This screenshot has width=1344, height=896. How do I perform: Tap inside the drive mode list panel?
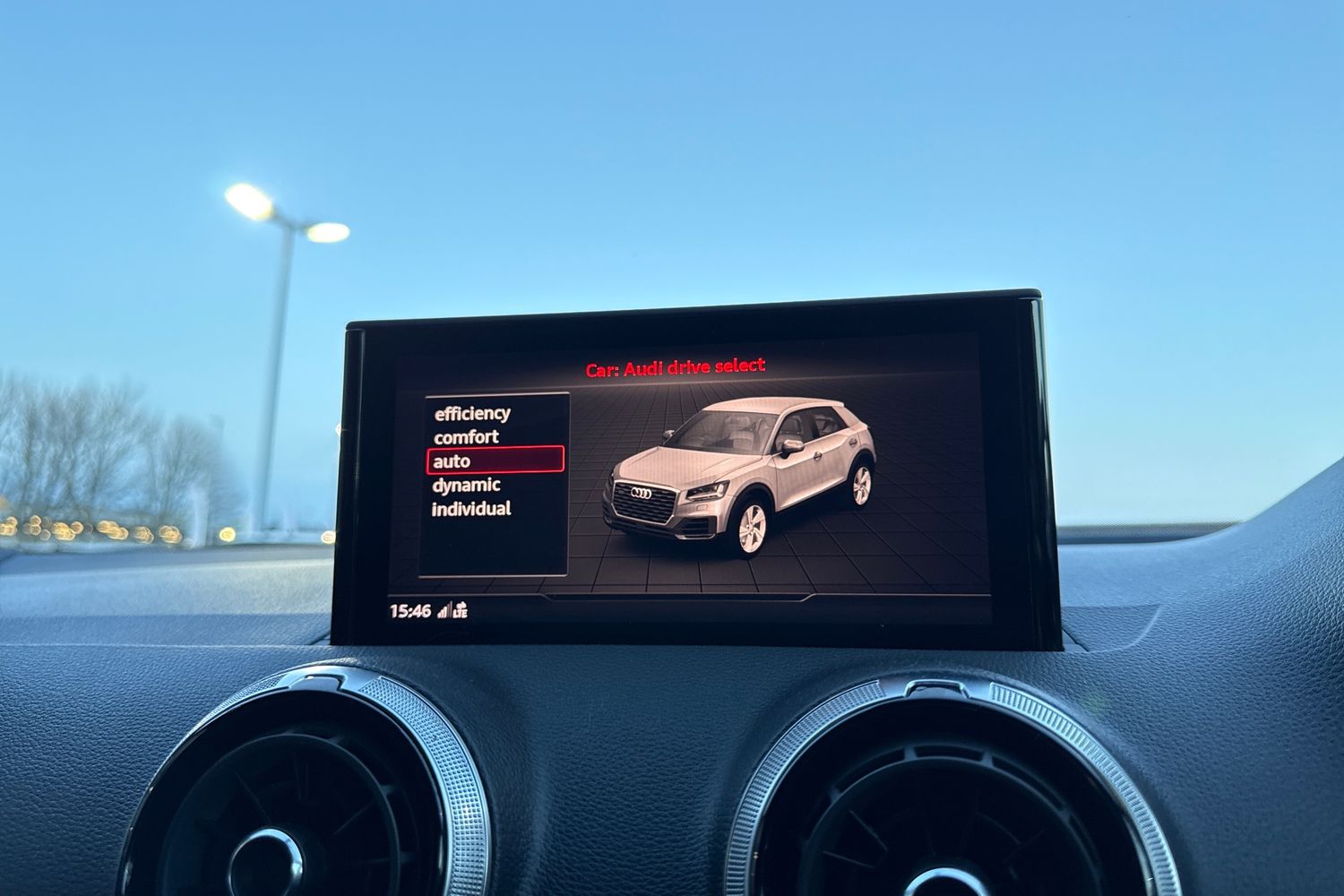pos(493,547)
